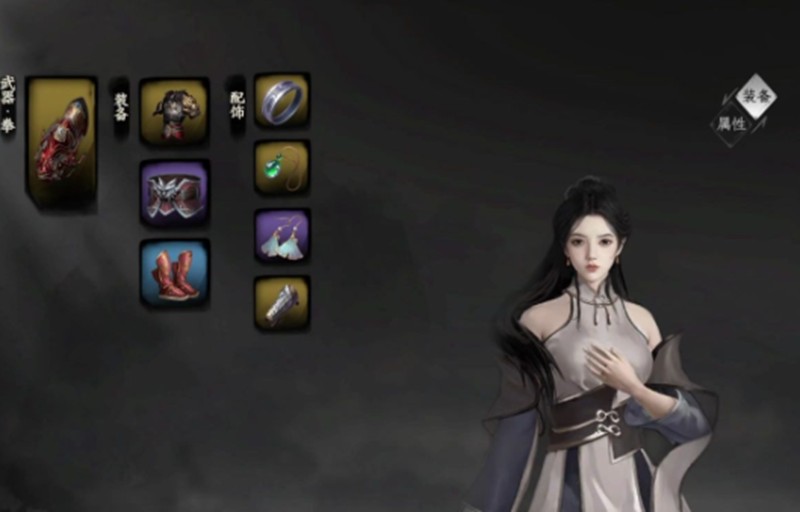800x512 pixels.
Task: Select the silver ring accessory slot
Action: pos(282,100)
